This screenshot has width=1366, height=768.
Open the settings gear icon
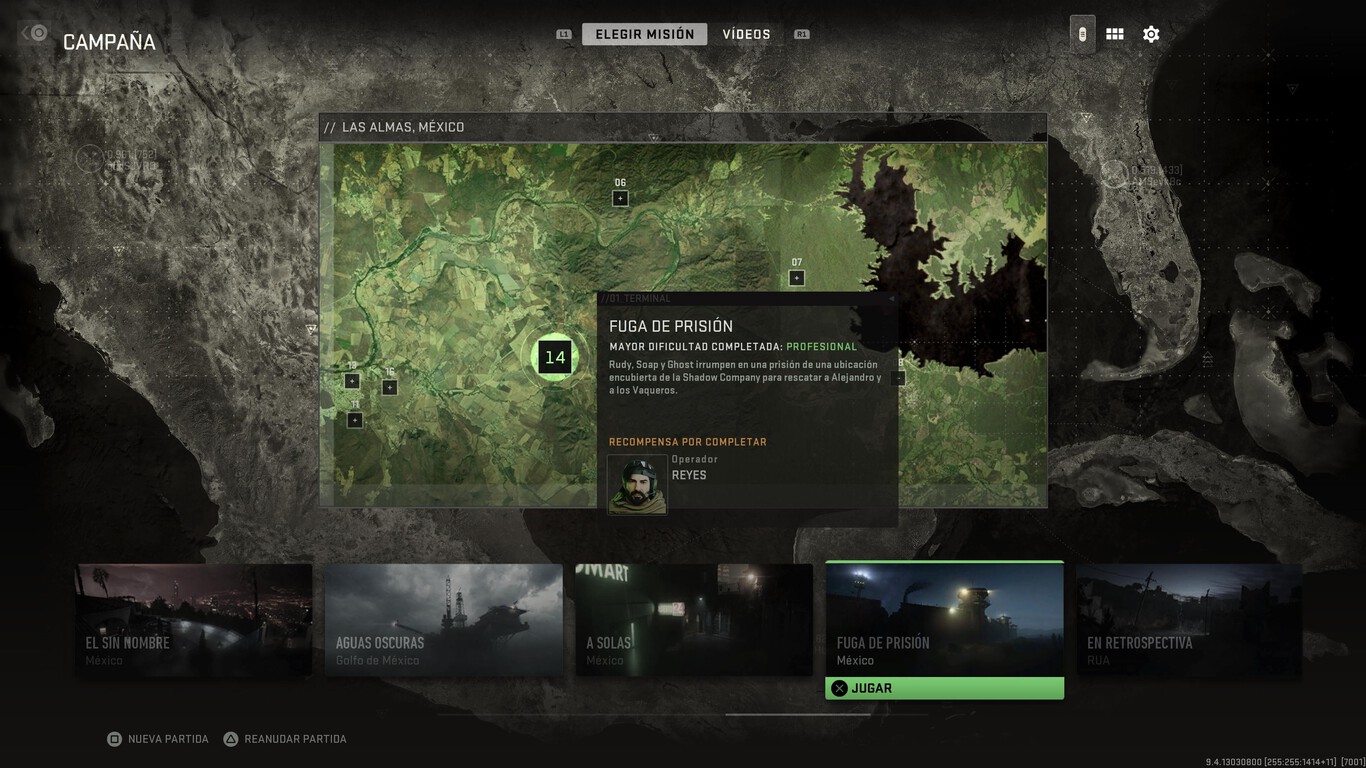pyautogui.click(x=1151, y=33)
